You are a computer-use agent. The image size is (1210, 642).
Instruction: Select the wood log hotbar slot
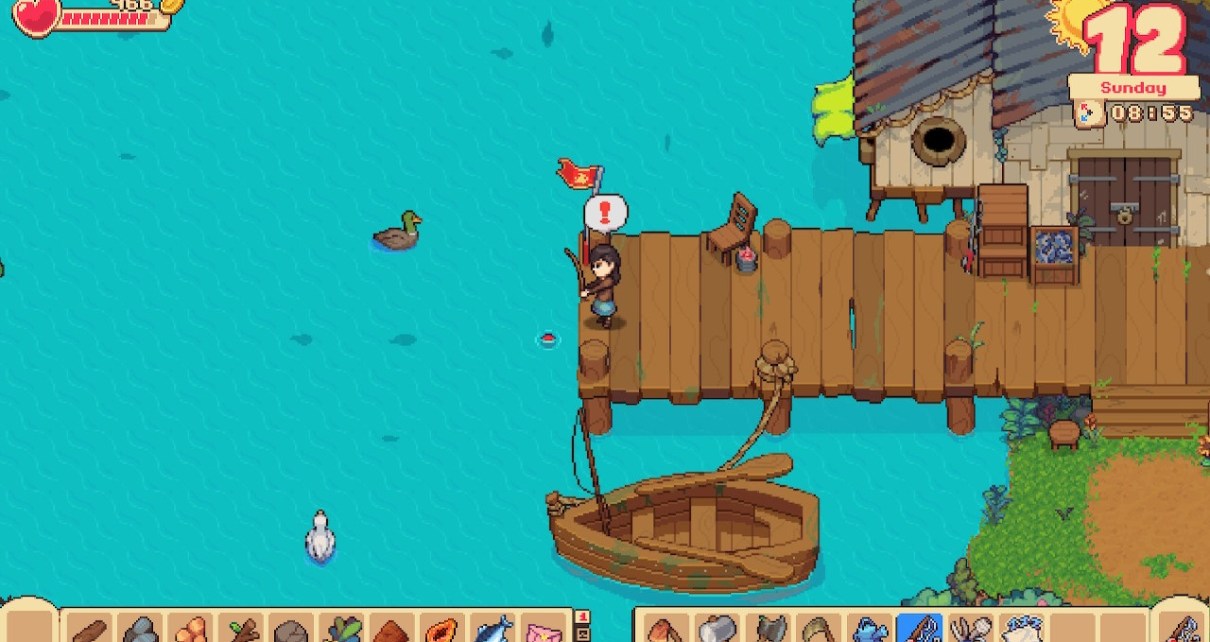coord(88,630)
